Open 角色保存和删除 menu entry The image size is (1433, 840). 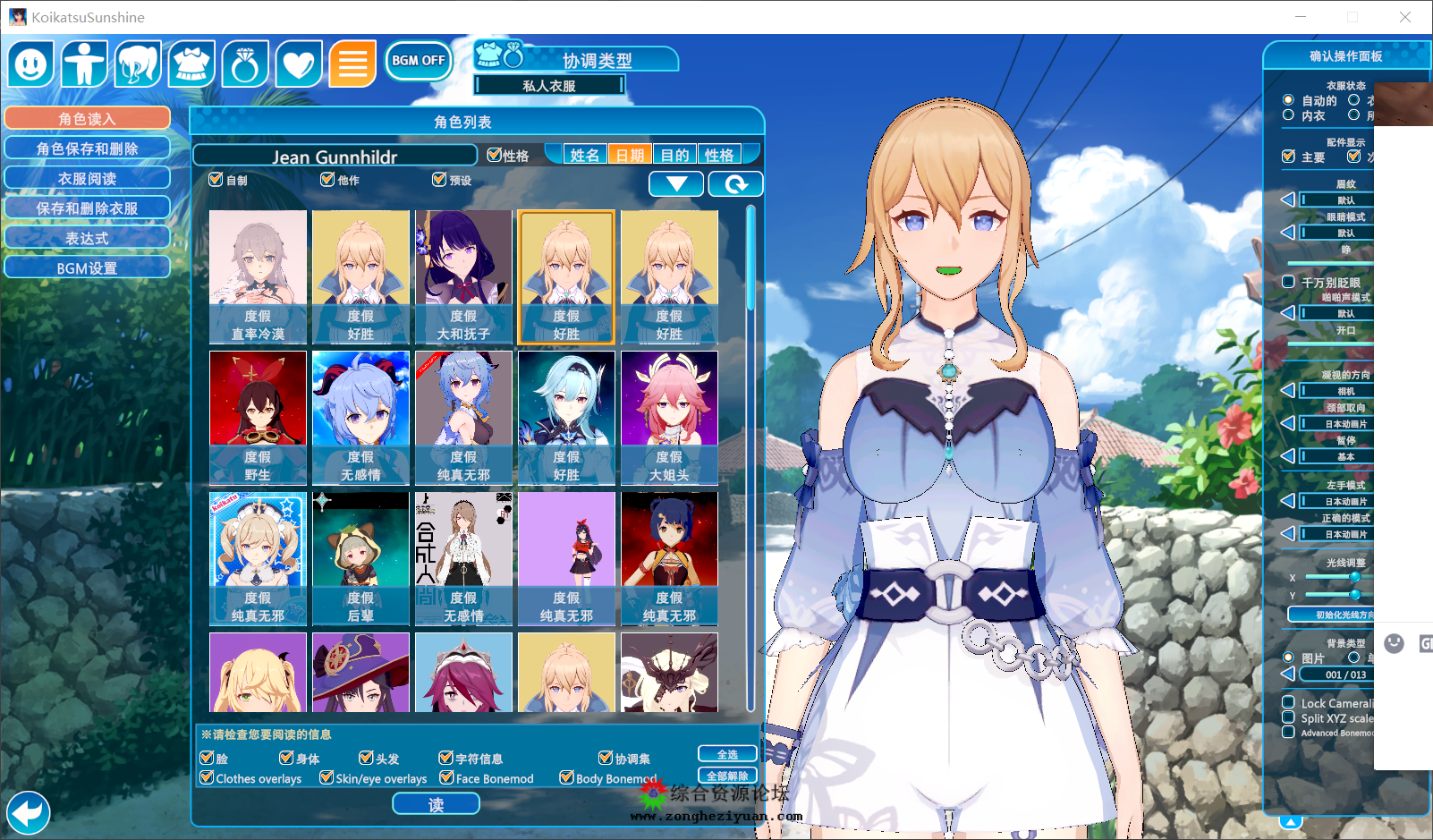87,148
